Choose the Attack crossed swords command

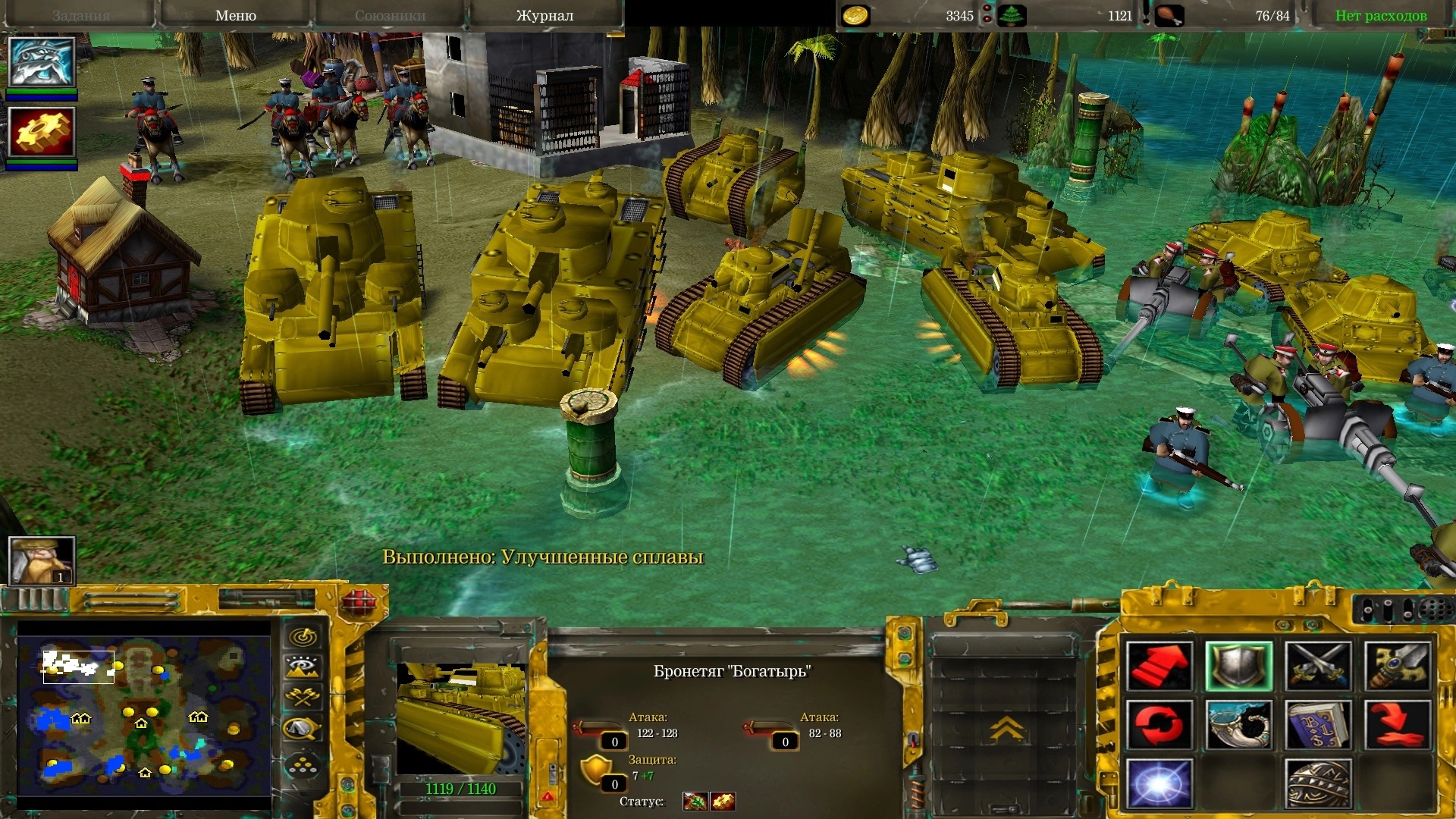coord(1319,666)
